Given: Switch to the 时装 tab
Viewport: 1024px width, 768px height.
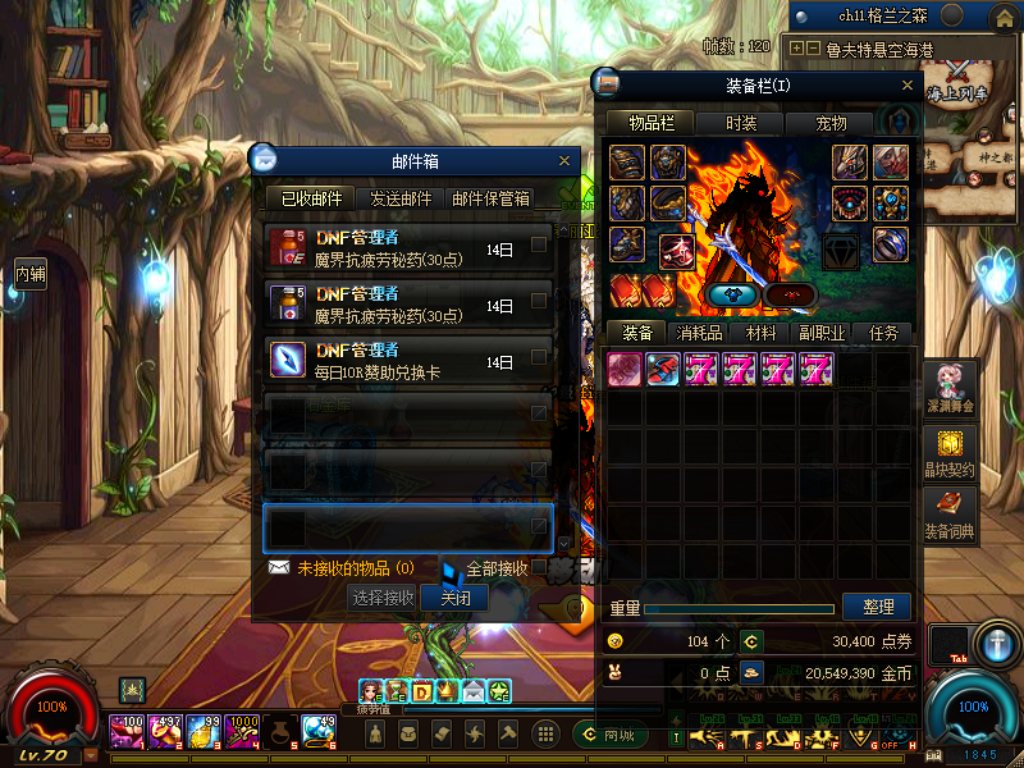Looking at the screenshot, I should click(741, 124).
